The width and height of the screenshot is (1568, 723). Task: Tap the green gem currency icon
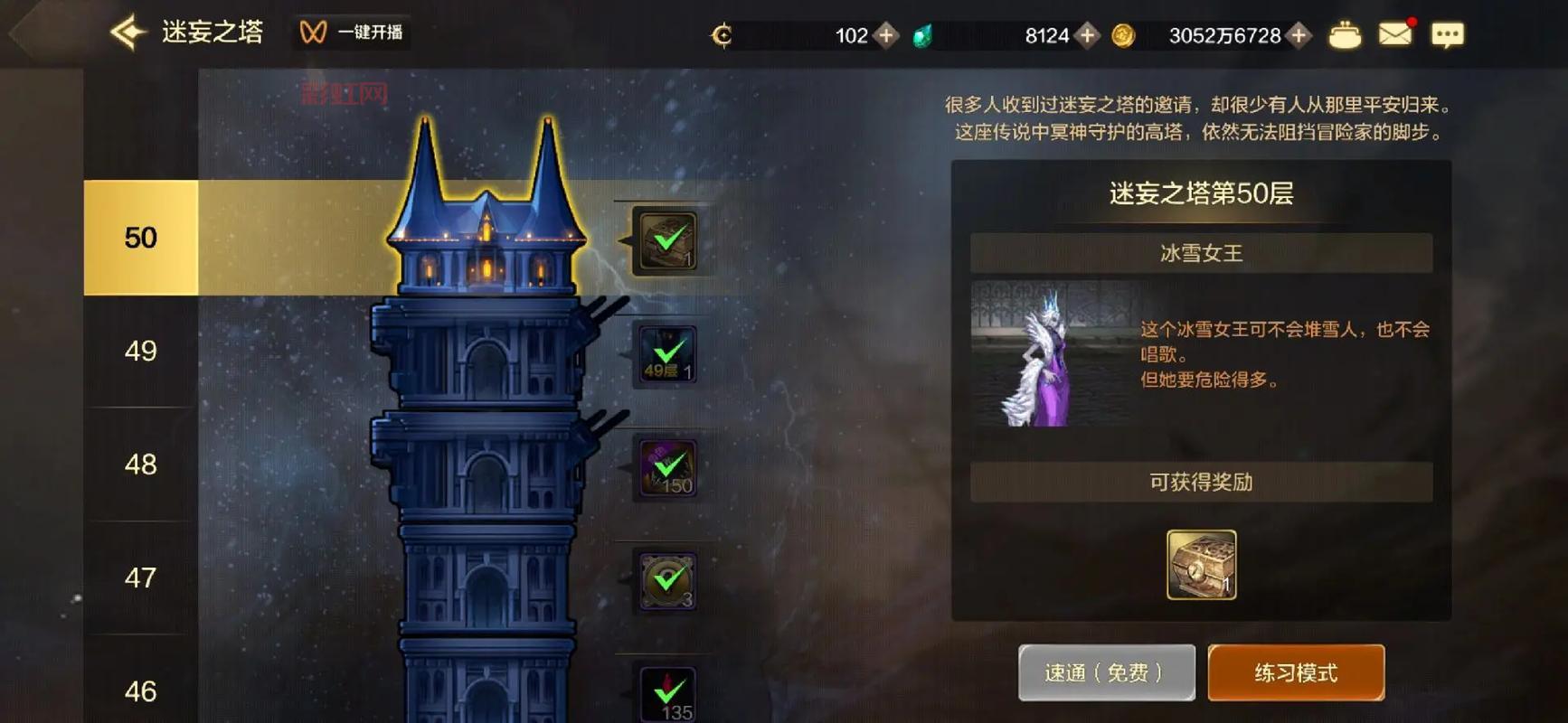(921, 34)
